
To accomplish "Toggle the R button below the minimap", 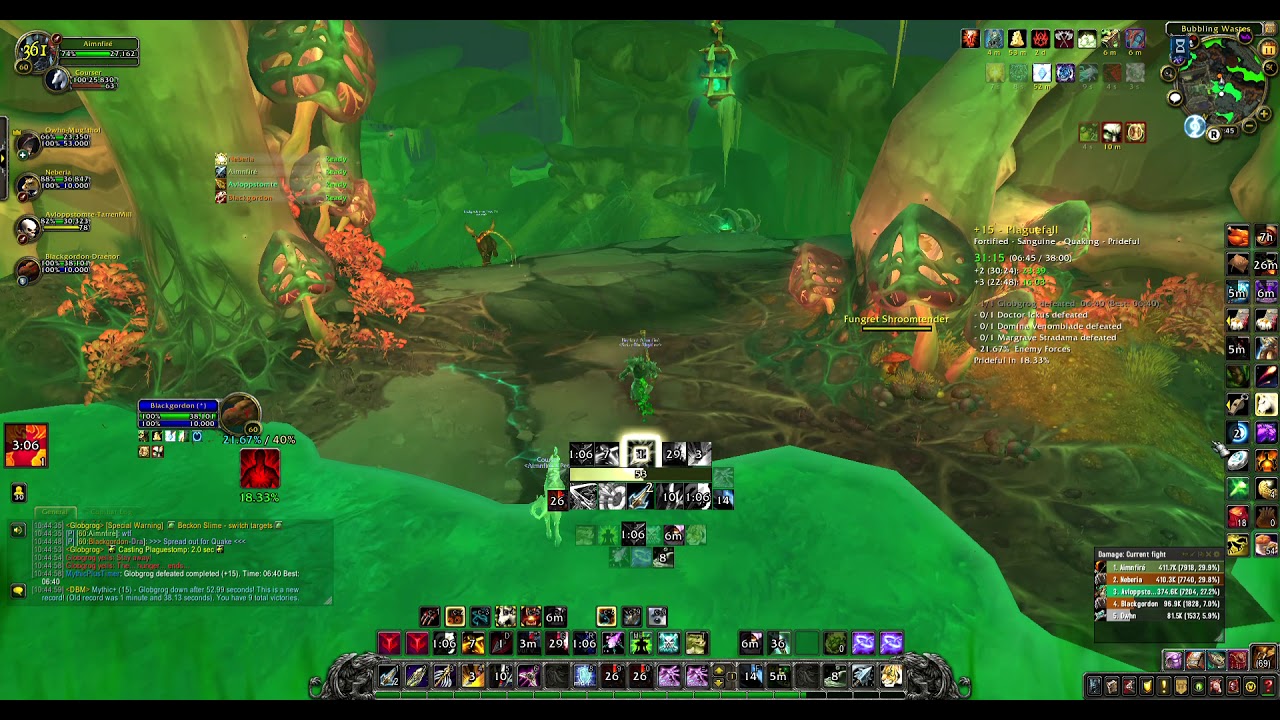I will pos(1214,133).
